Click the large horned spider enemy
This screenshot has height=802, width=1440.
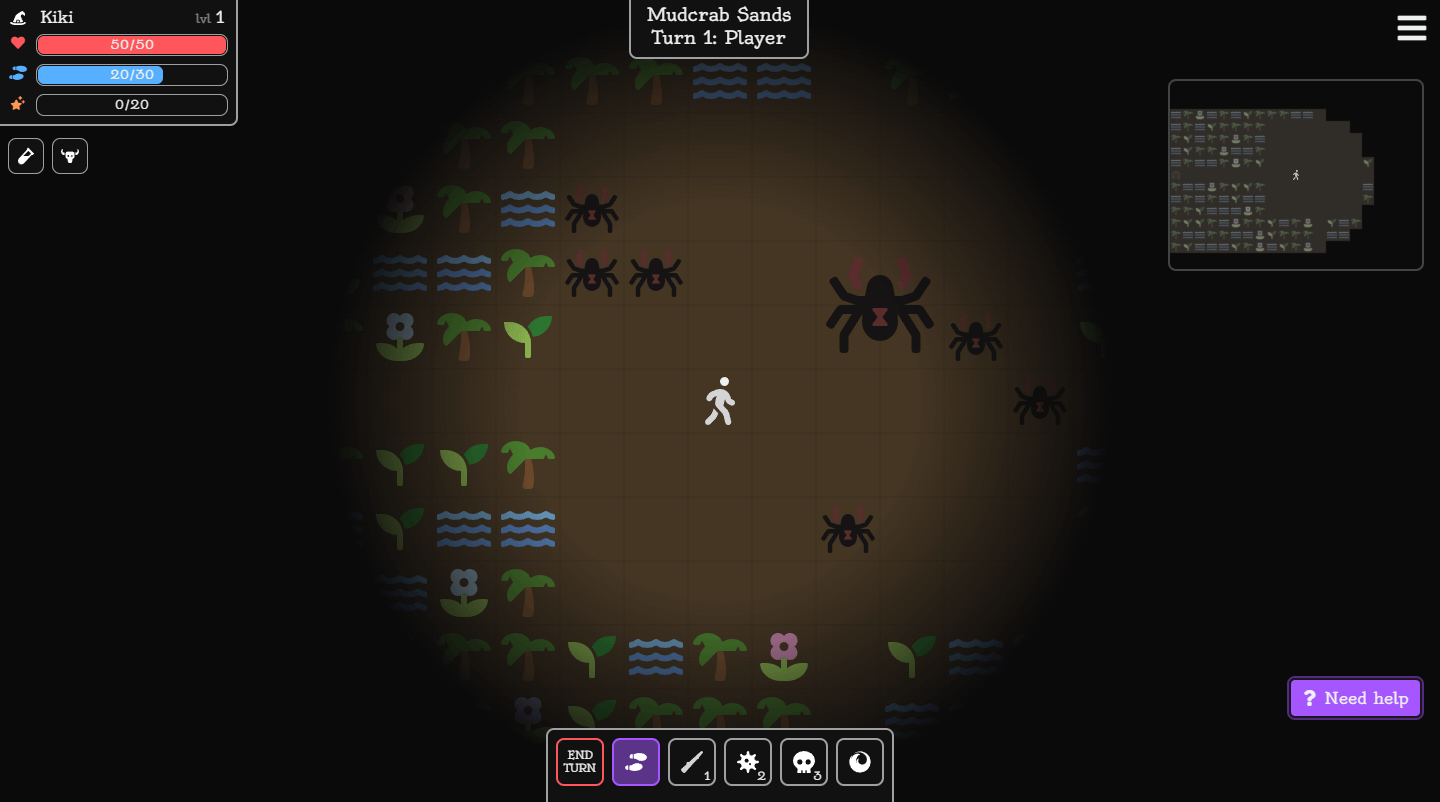[x=879, y=310]
